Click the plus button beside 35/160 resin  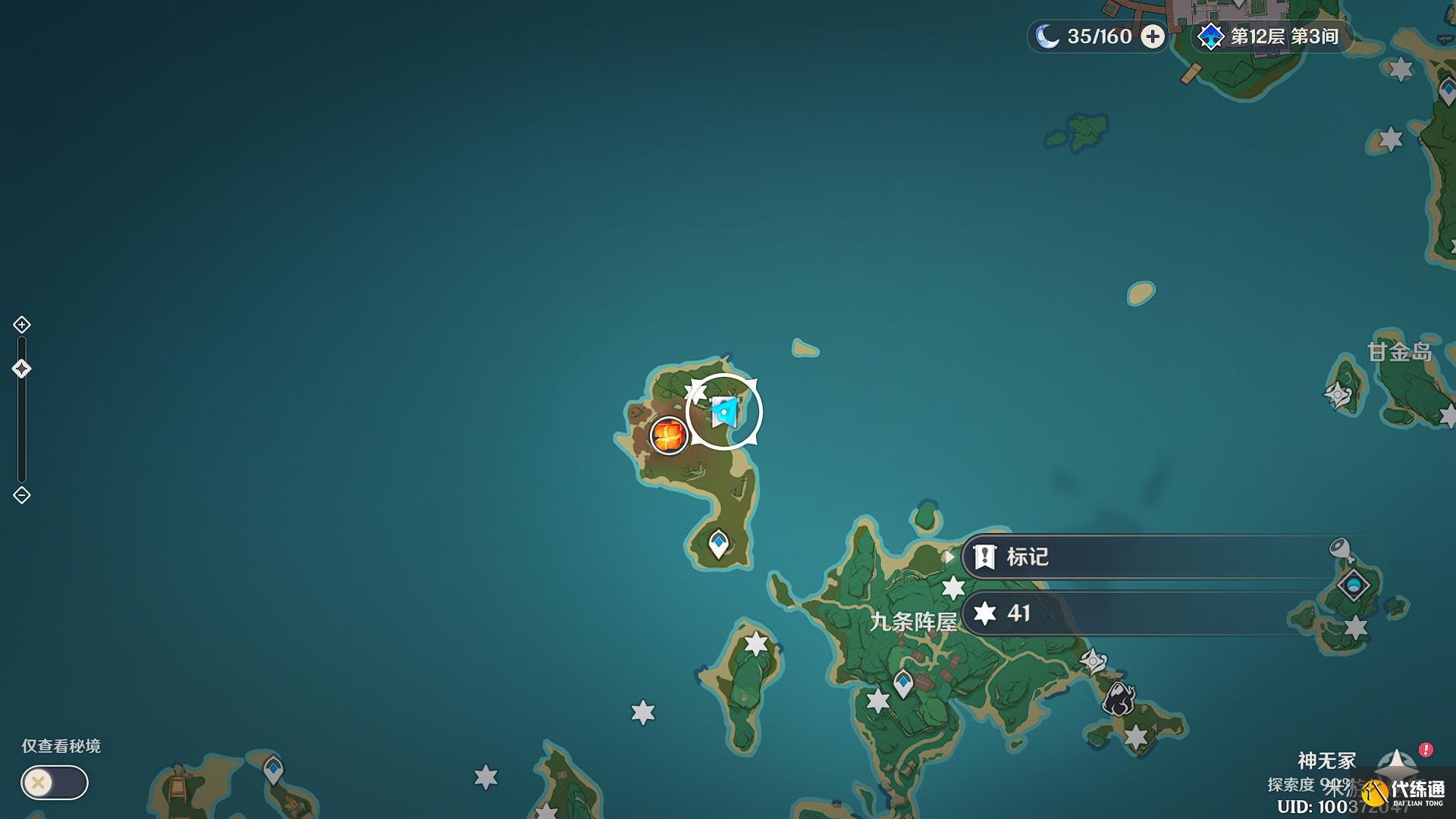(1153, 36)
